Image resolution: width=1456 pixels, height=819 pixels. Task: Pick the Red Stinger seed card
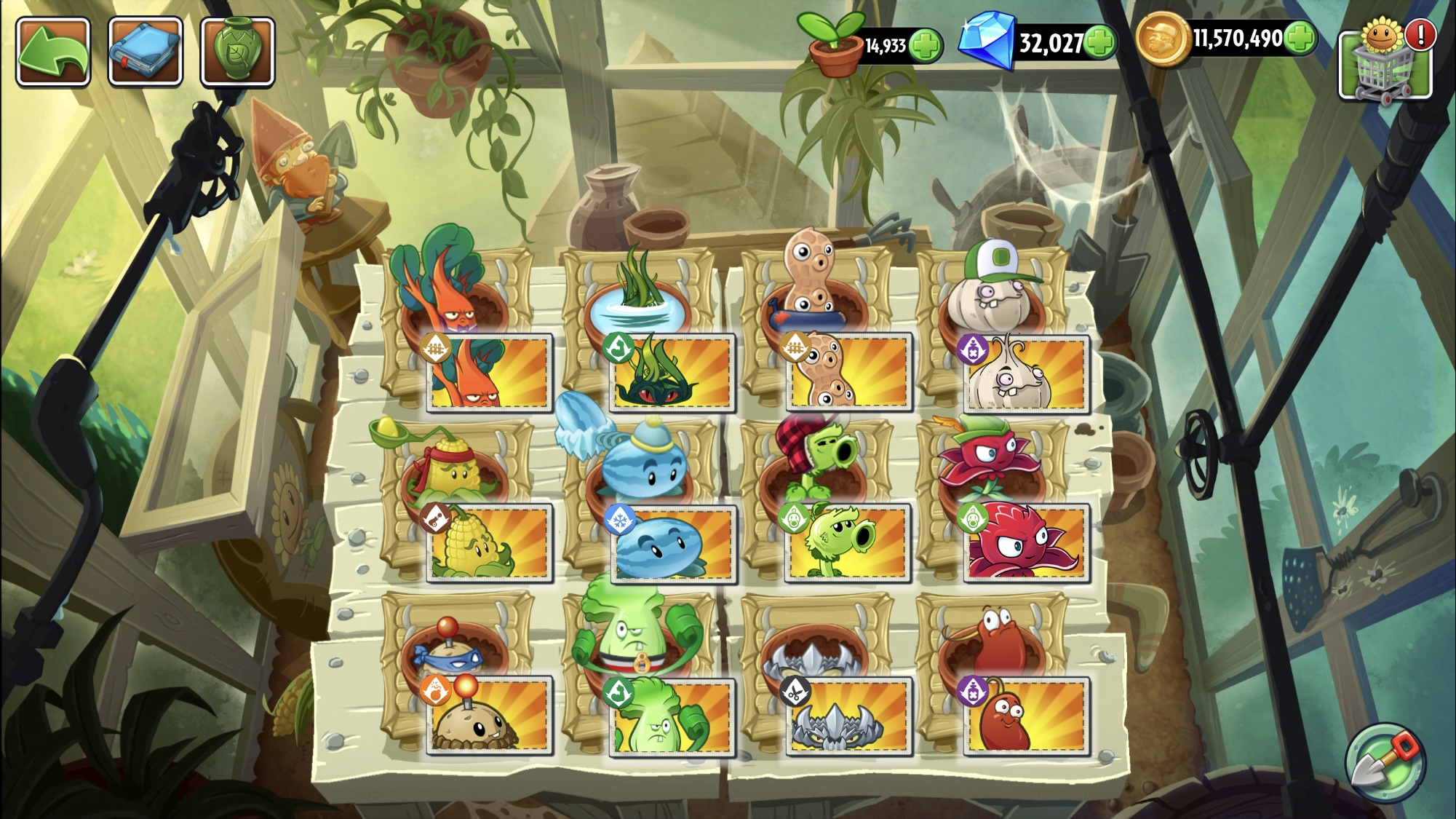[1026, 543]
